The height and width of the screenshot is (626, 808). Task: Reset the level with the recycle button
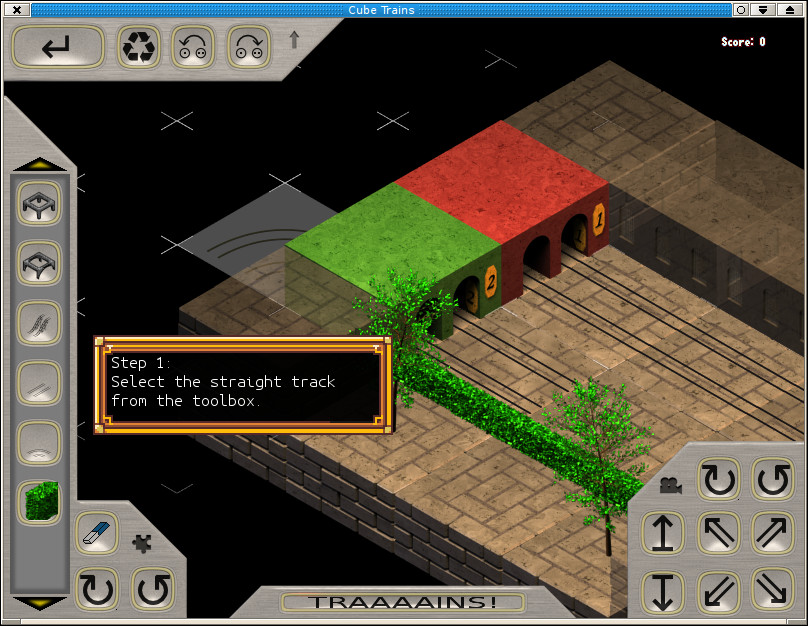tap(139, 47)
